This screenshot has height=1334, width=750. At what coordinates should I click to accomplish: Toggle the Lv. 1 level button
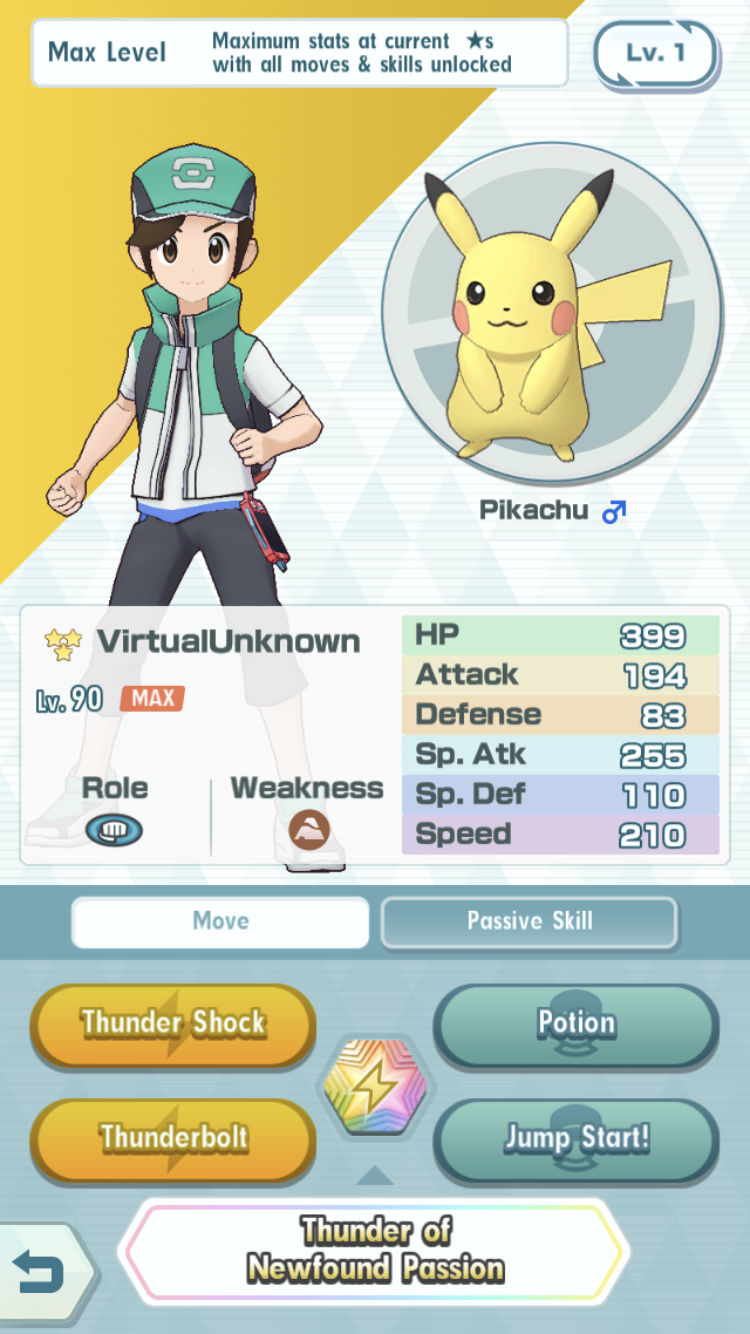point(655,52)
